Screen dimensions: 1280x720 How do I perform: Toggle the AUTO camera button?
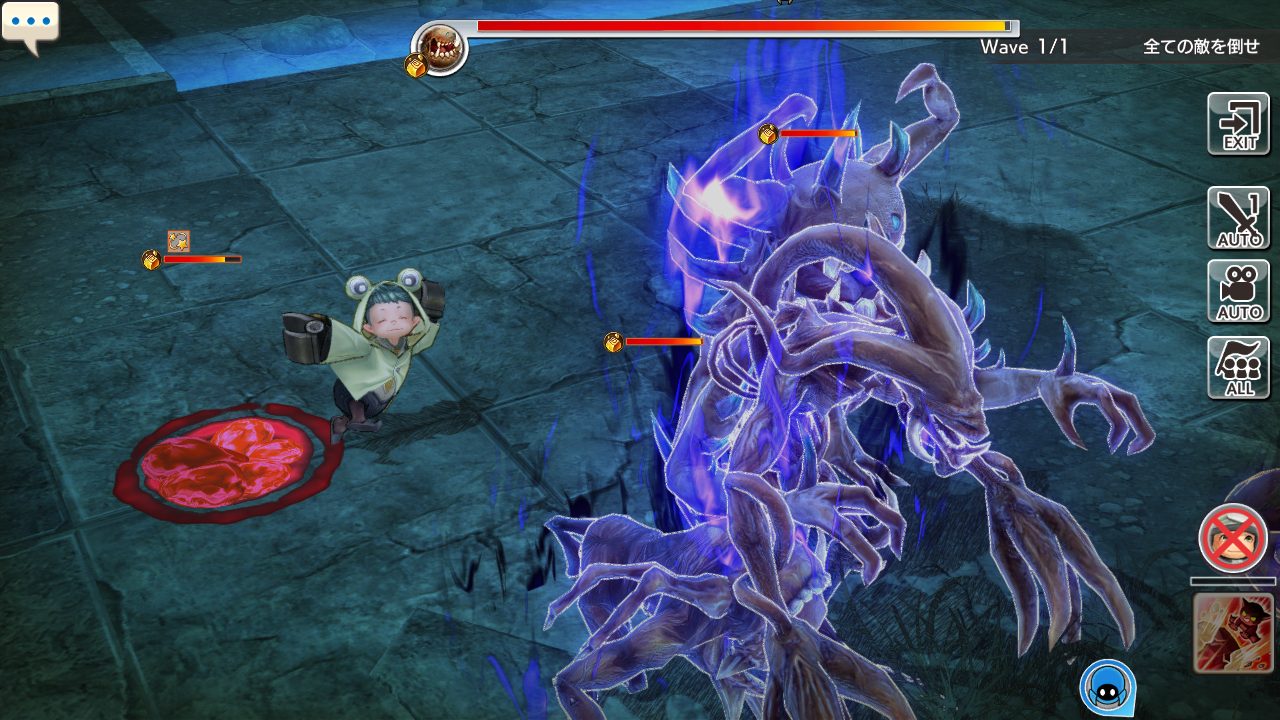coord(1238,291)
